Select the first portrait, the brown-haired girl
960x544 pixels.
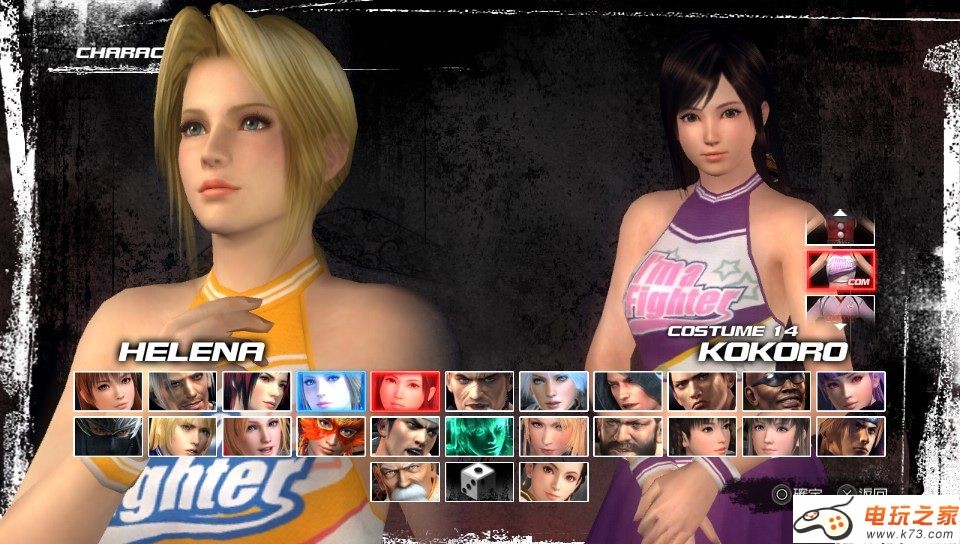click(109, 391)
